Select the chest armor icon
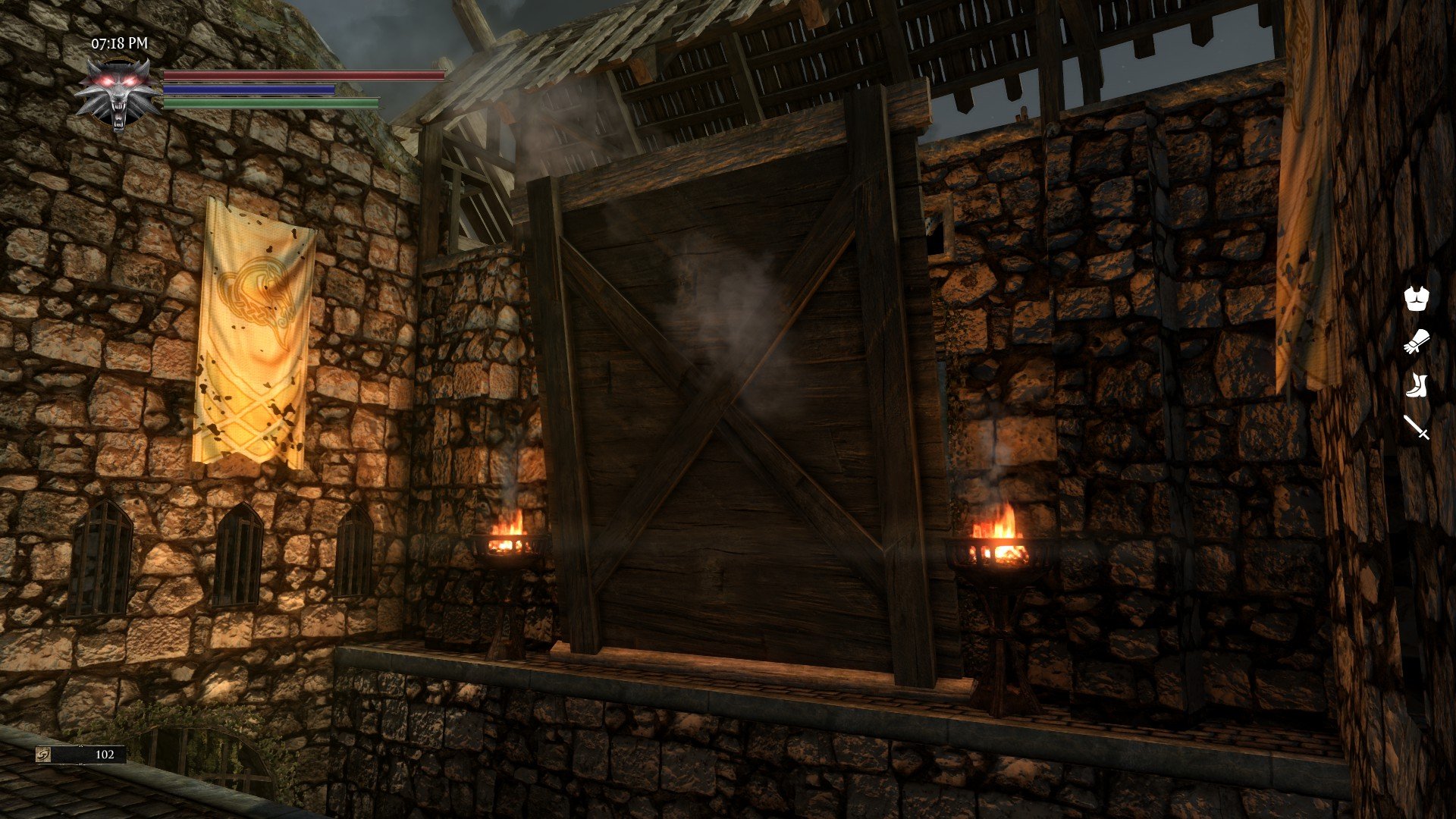 [x=1416, y=298]
